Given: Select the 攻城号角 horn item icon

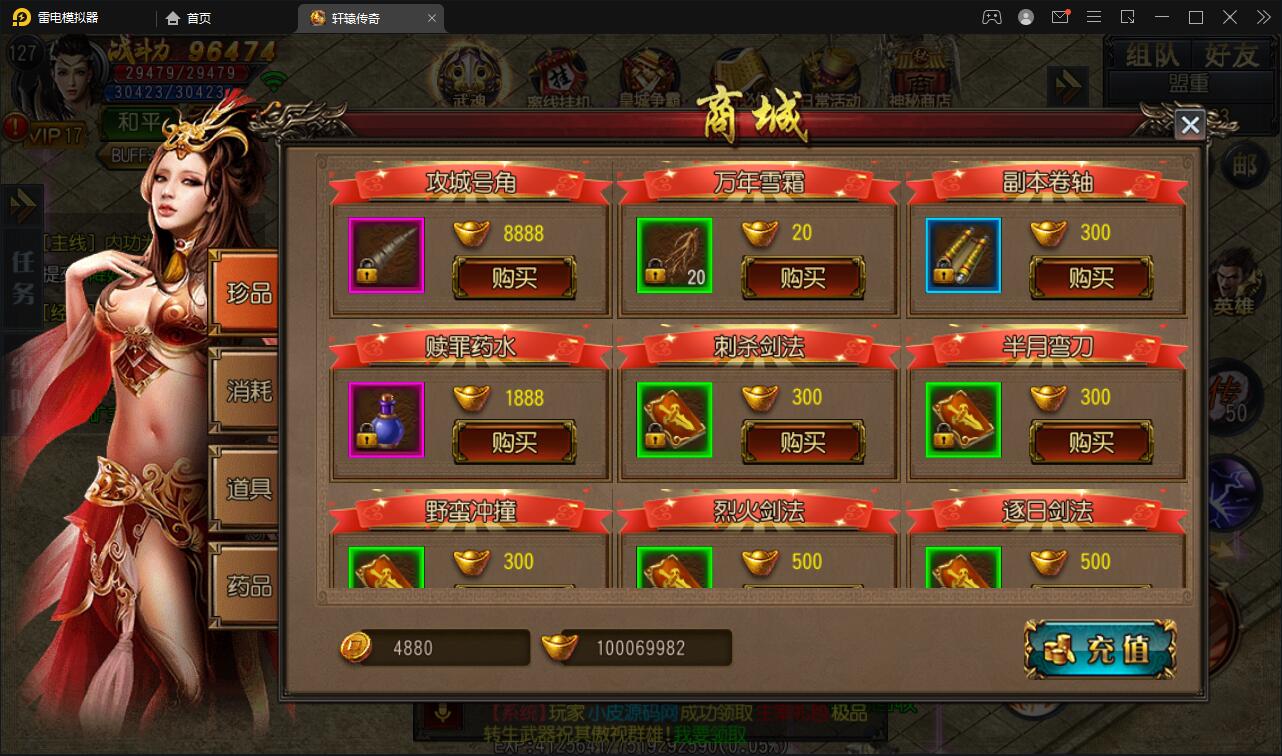Looking at the screenshot, I should point(386,255).
